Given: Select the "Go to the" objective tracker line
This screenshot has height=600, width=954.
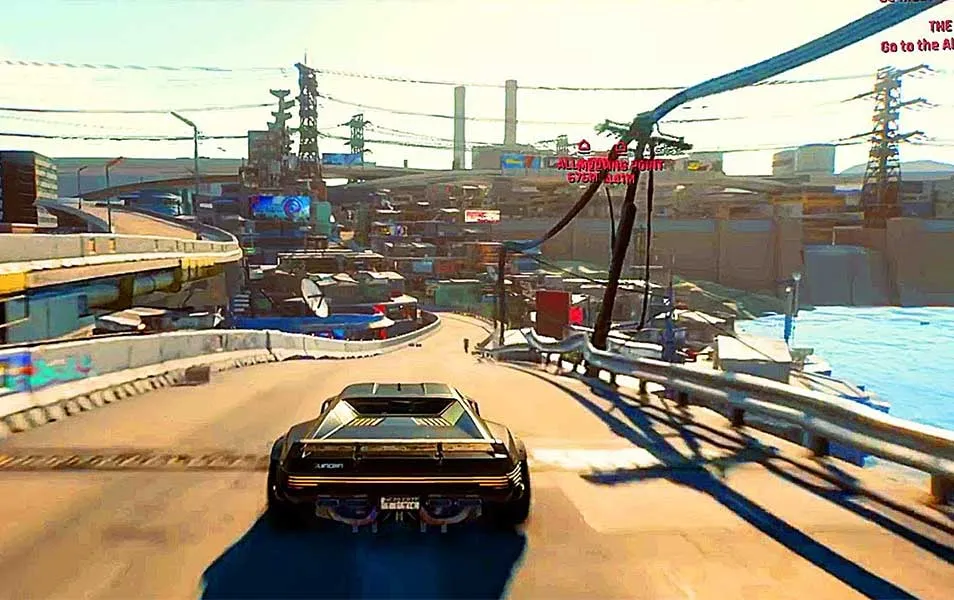Looking at the screenshot, I should [917, 45].
